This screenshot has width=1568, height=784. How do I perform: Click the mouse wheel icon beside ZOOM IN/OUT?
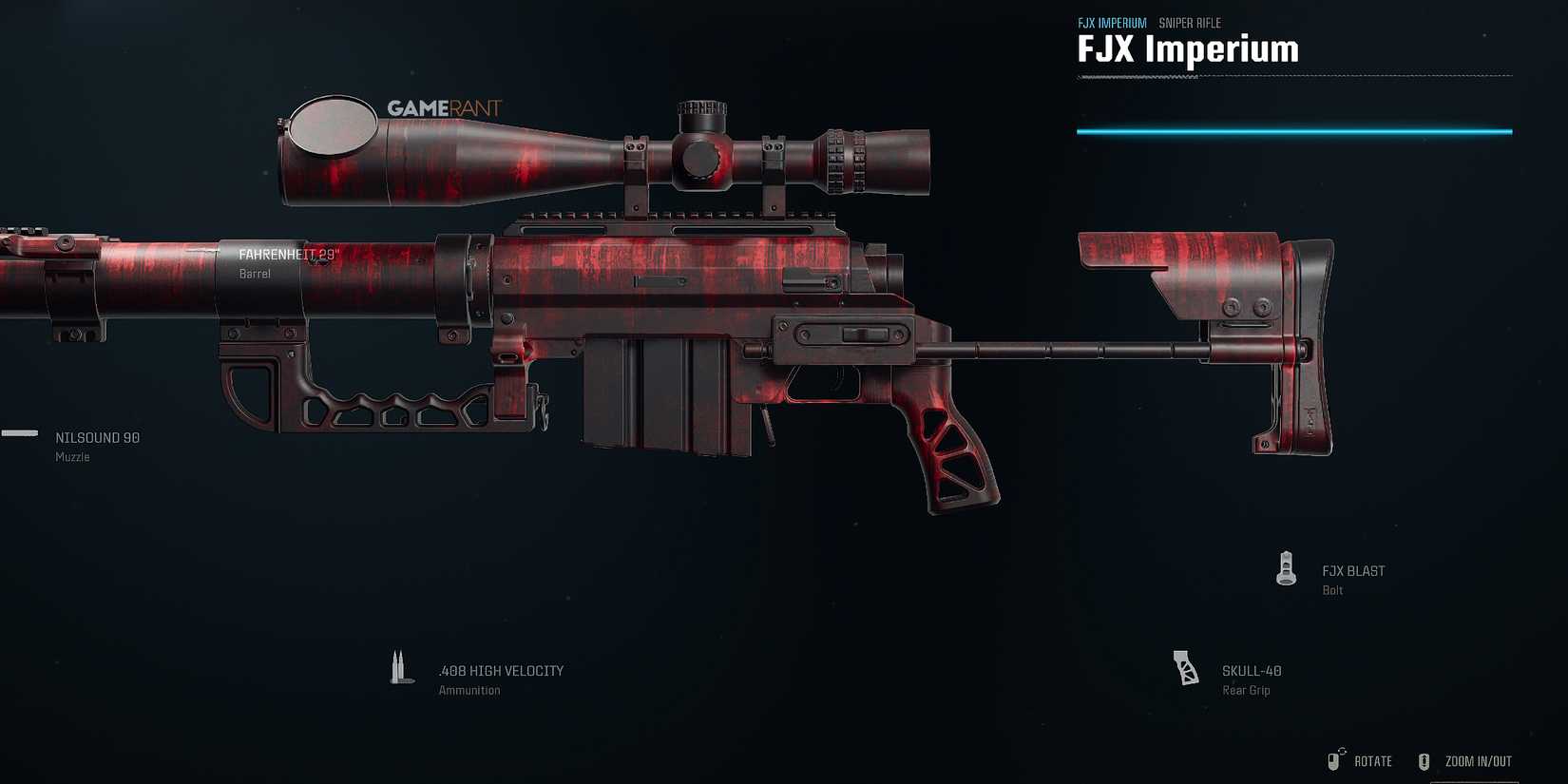pos(1425,760)
